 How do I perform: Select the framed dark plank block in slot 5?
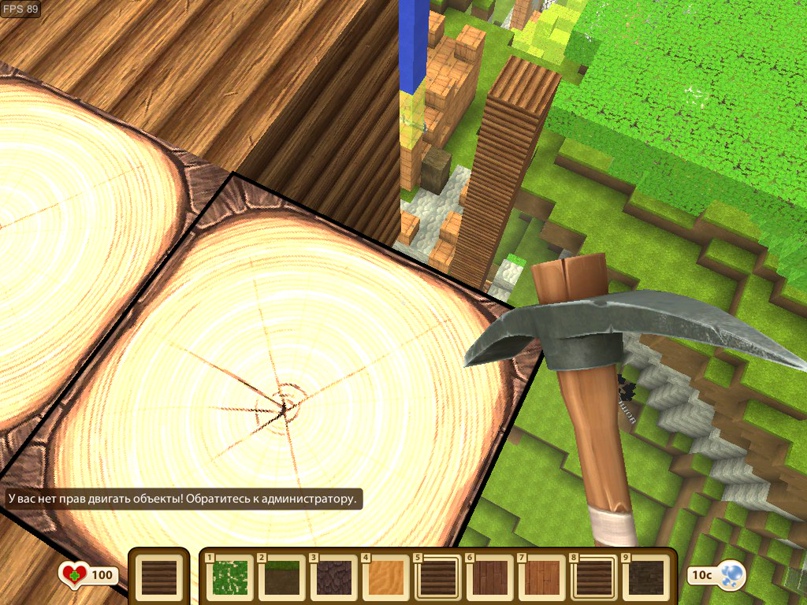tap(437, 577)
